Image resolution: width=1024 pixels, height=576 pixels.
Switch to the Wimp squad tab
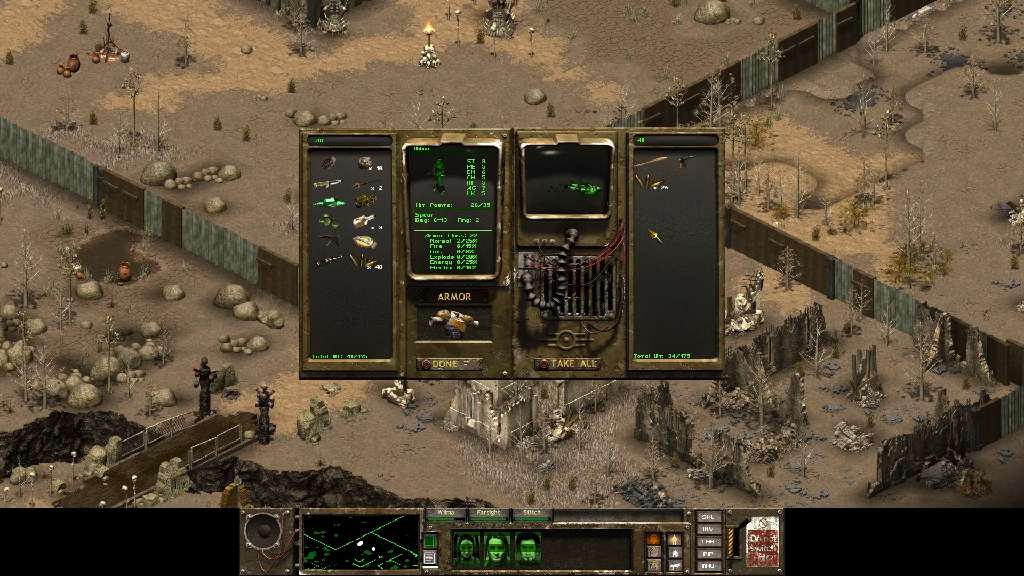(x=446, y=514)
